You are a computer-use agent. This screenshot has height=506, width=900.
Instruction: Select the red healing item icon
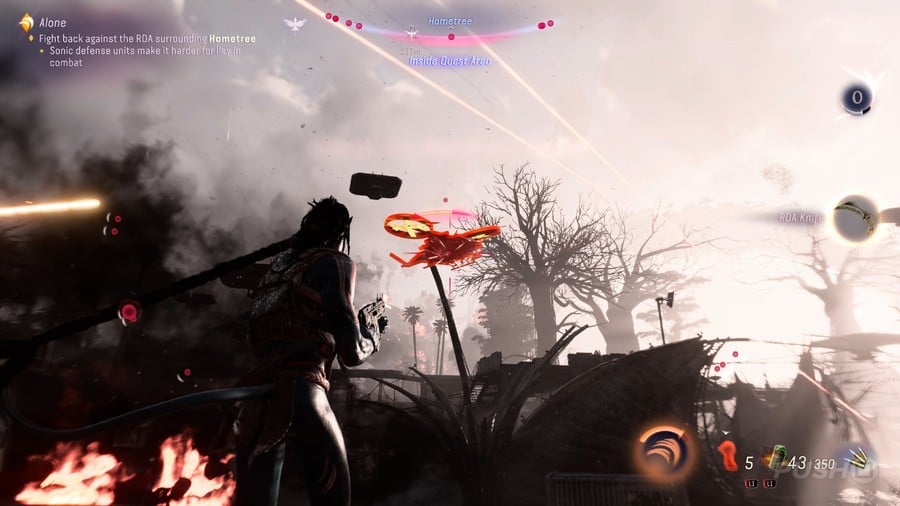tap(728, 456)
